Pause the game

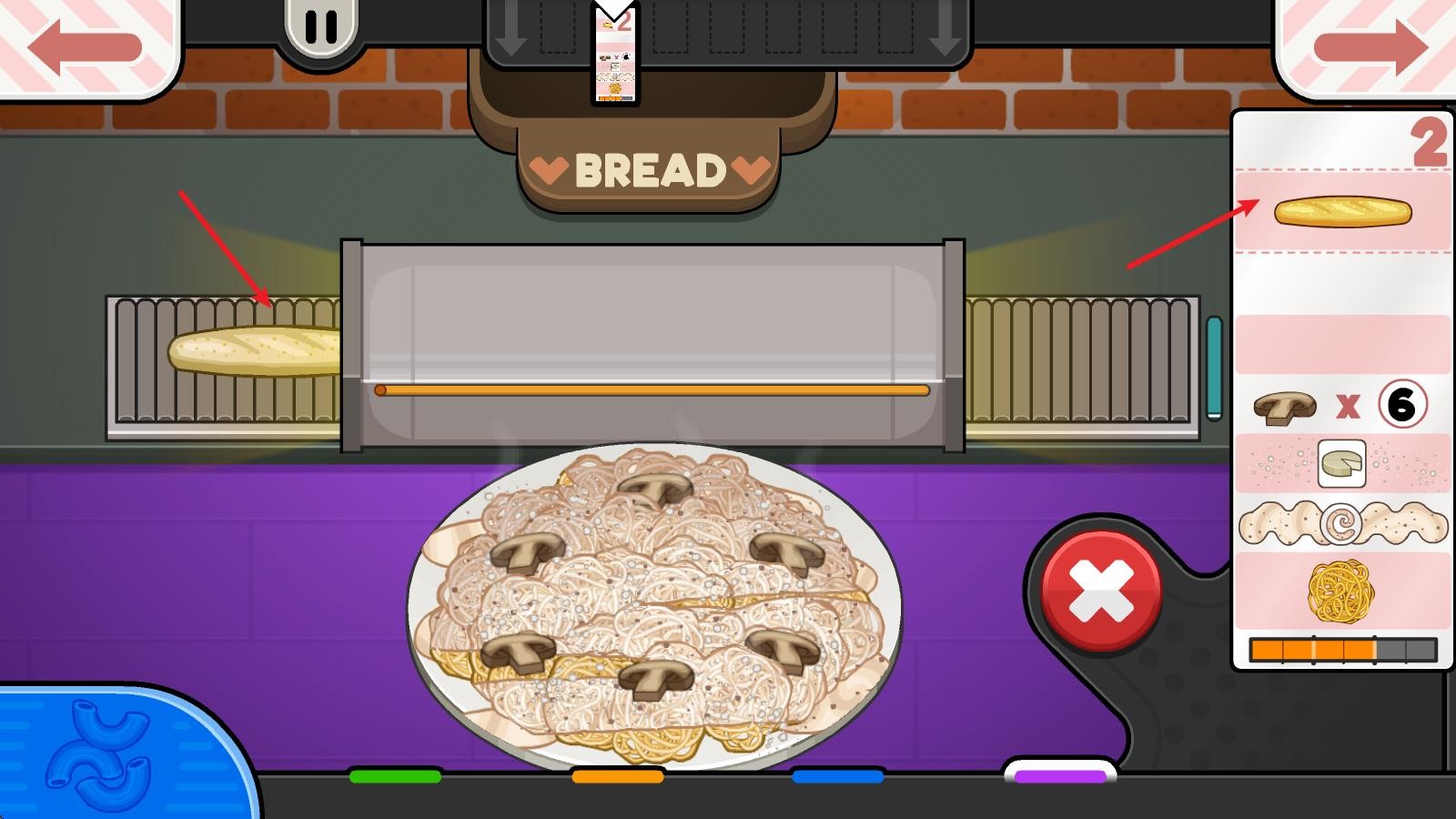(320, 27)
